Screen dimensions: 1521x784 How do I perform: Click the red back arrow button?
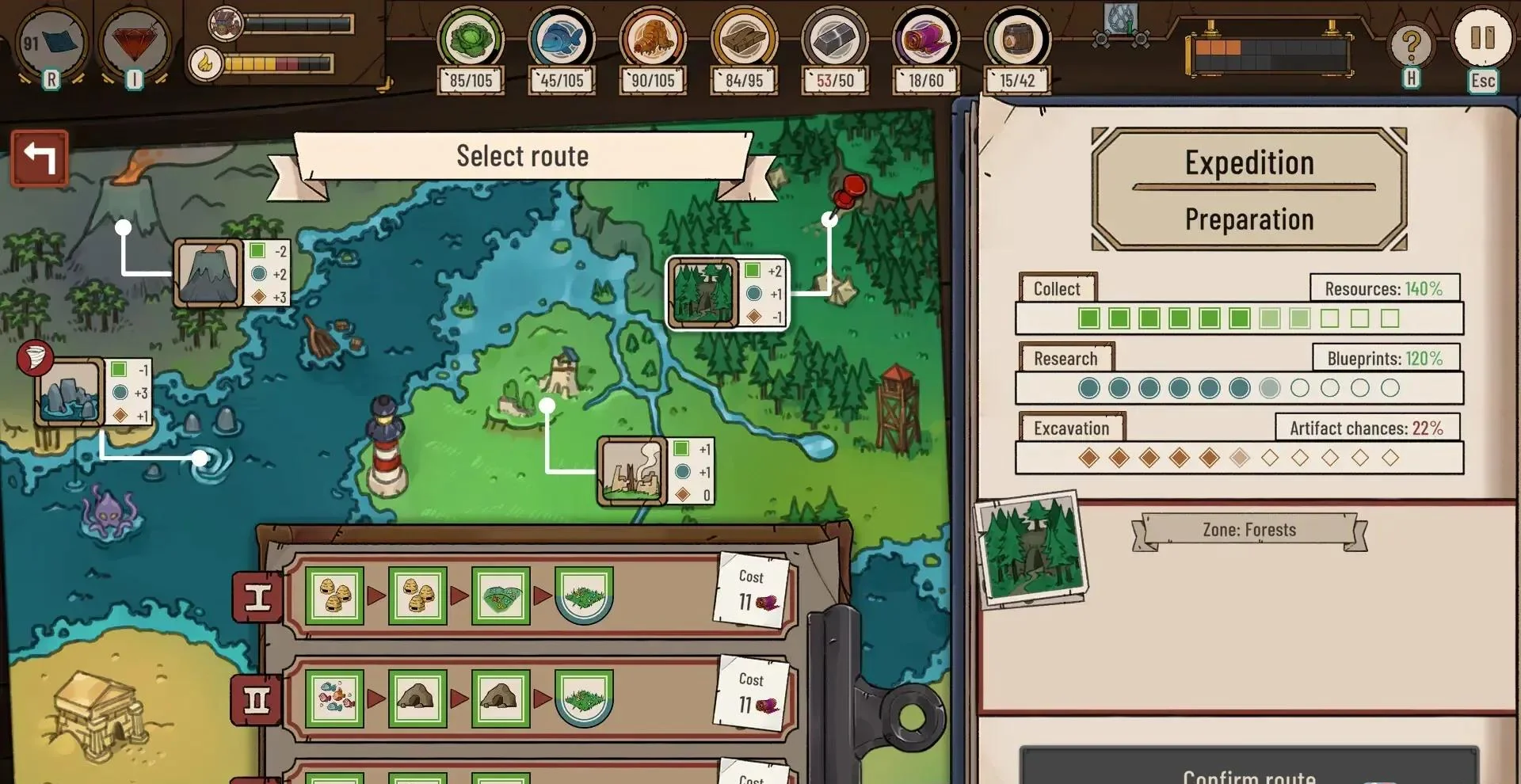coord(40,158)
